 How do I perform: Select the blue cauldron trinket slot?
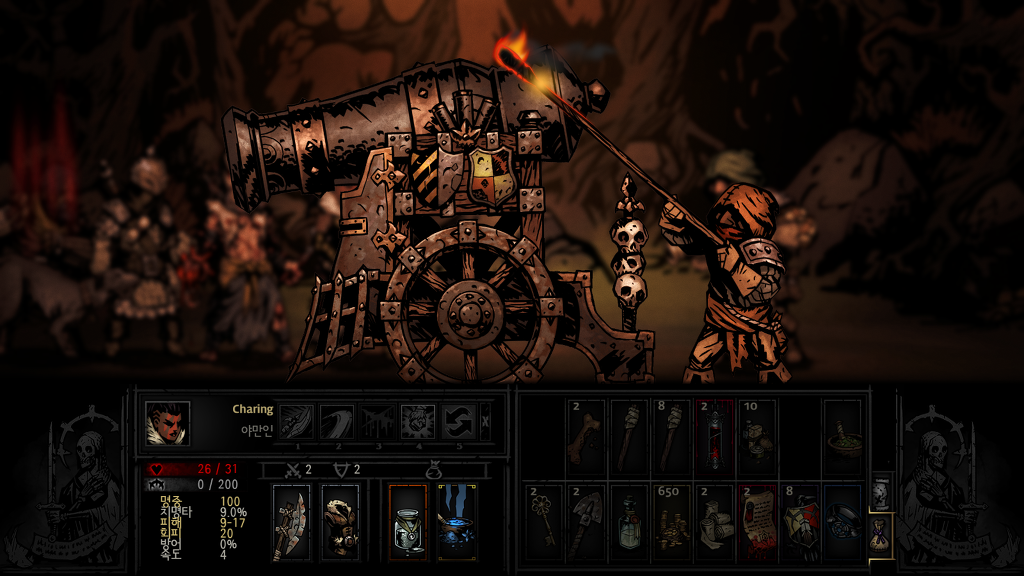(456, 522)
